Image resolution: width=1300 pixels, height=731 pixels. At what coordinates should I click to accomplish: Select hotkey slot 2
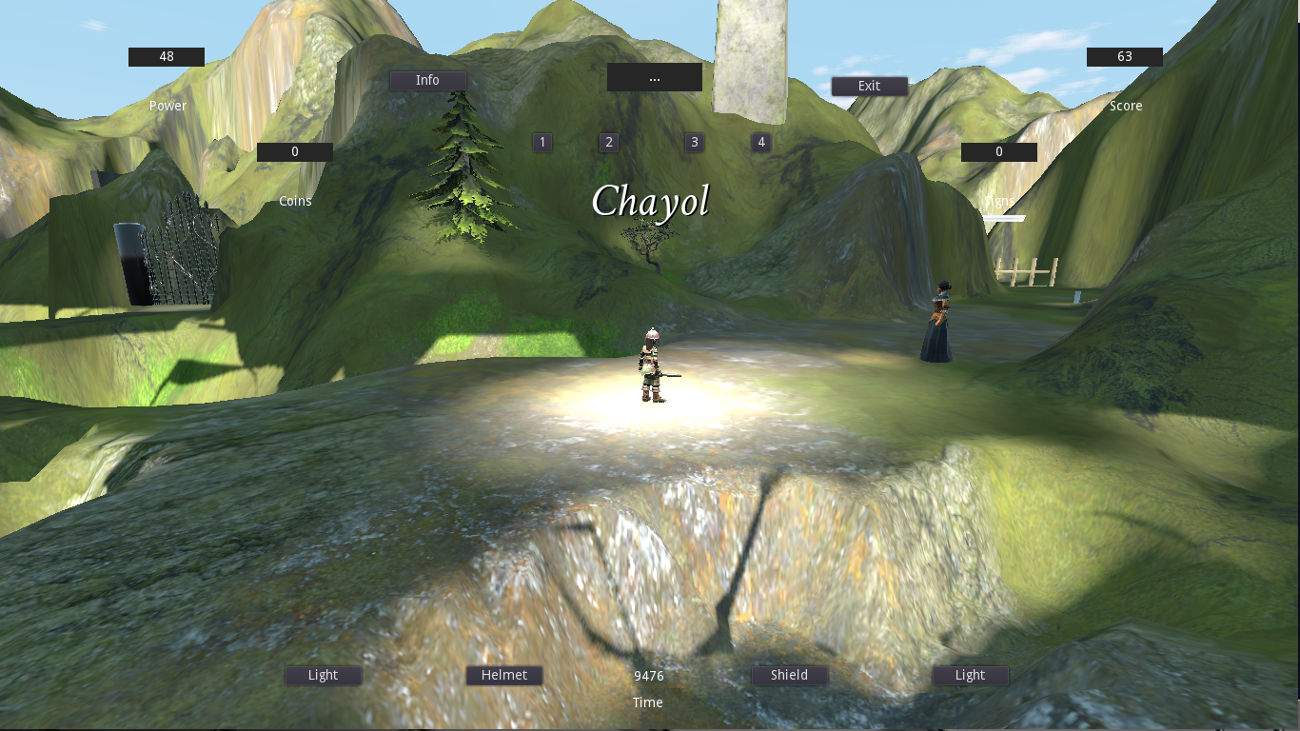click(608, 142)
